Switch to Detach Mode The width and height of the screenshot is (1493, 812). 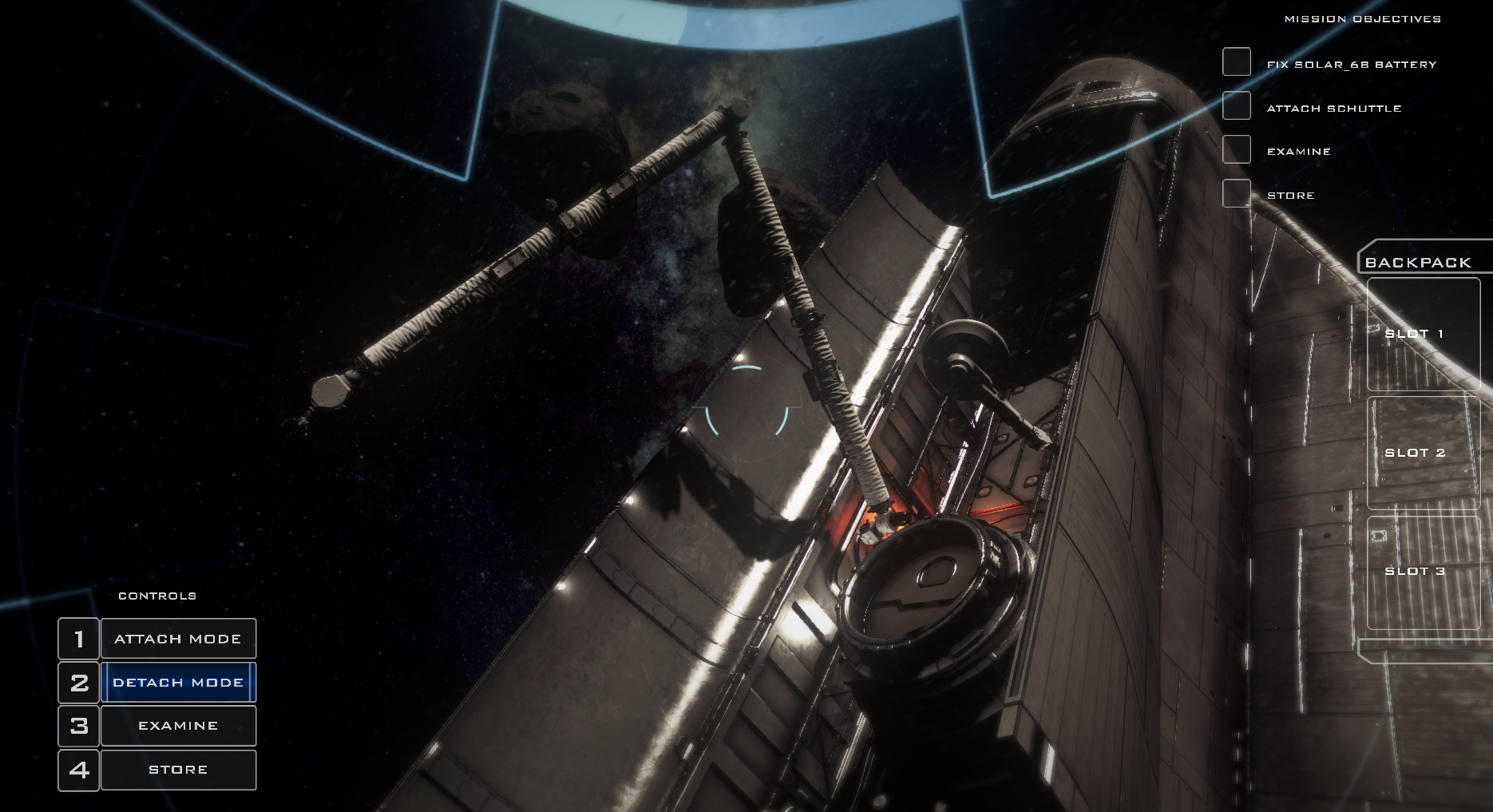[178, 682]
